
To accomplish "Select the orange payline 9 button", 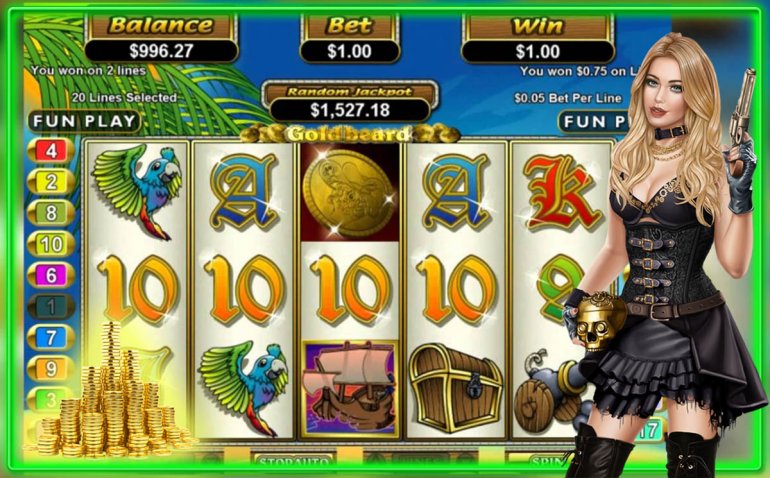I will [x=52, y=367].
